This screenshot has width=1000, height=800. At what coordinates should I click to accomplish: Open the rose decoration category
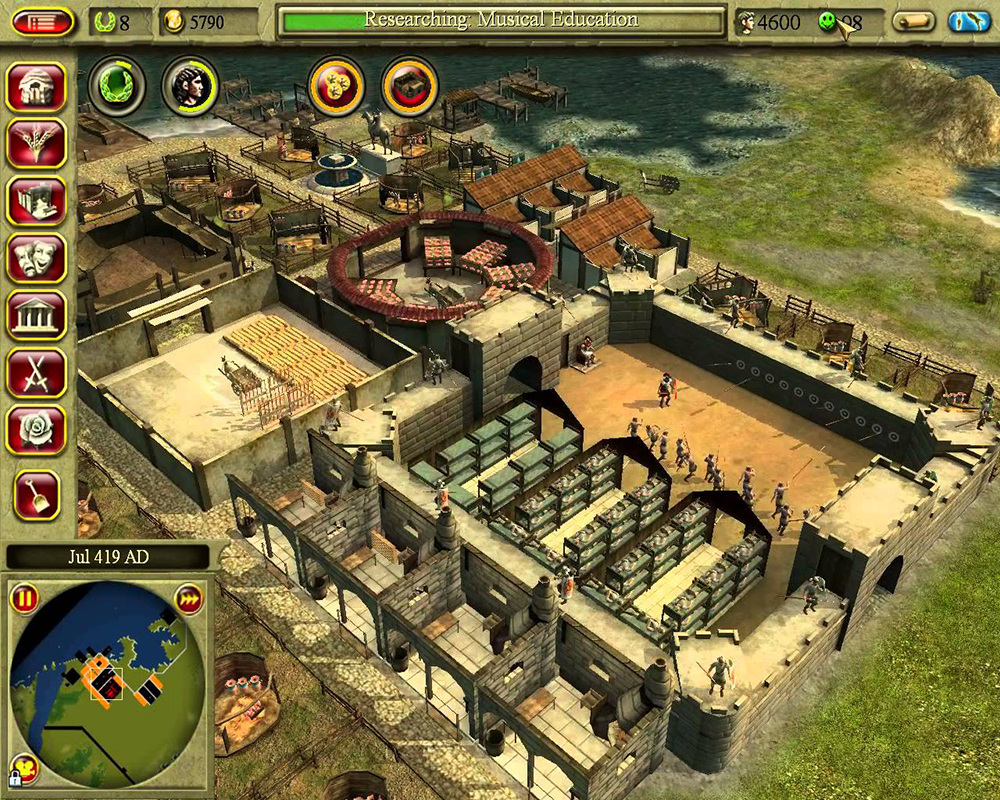click(36, 429)
